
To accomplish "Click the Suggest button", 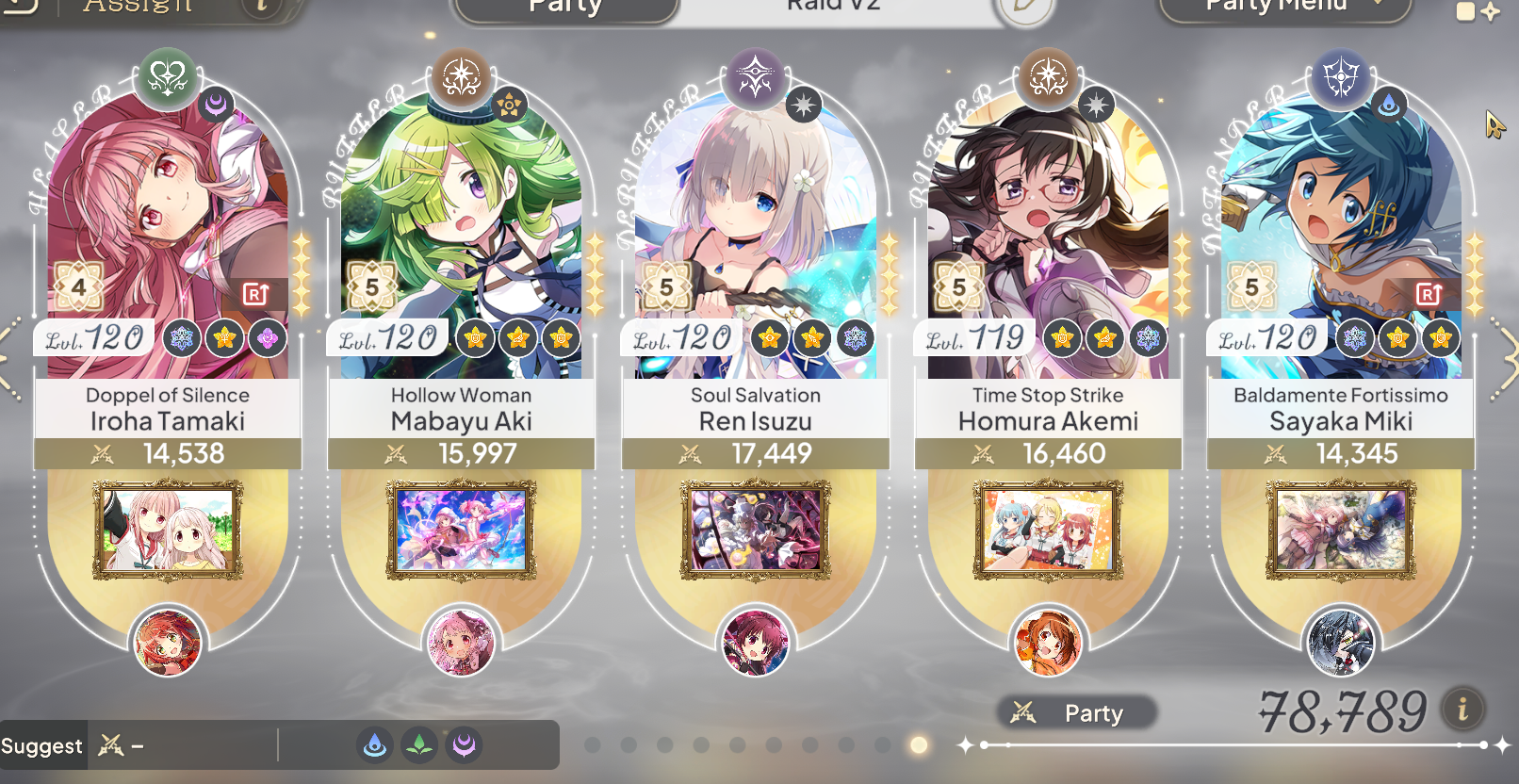I will point(42,746).
